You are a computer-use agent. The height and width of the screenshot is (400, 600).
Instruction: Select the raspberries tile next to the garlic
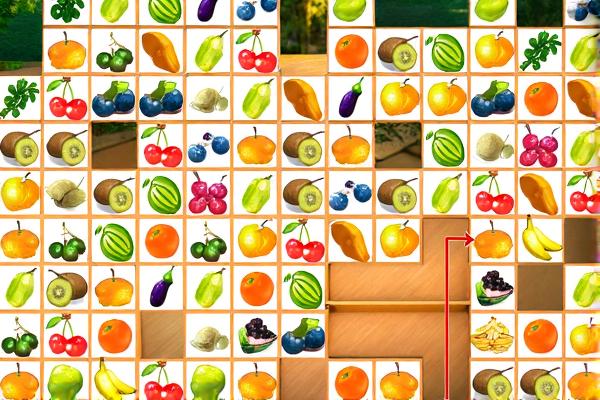[541, 146]
